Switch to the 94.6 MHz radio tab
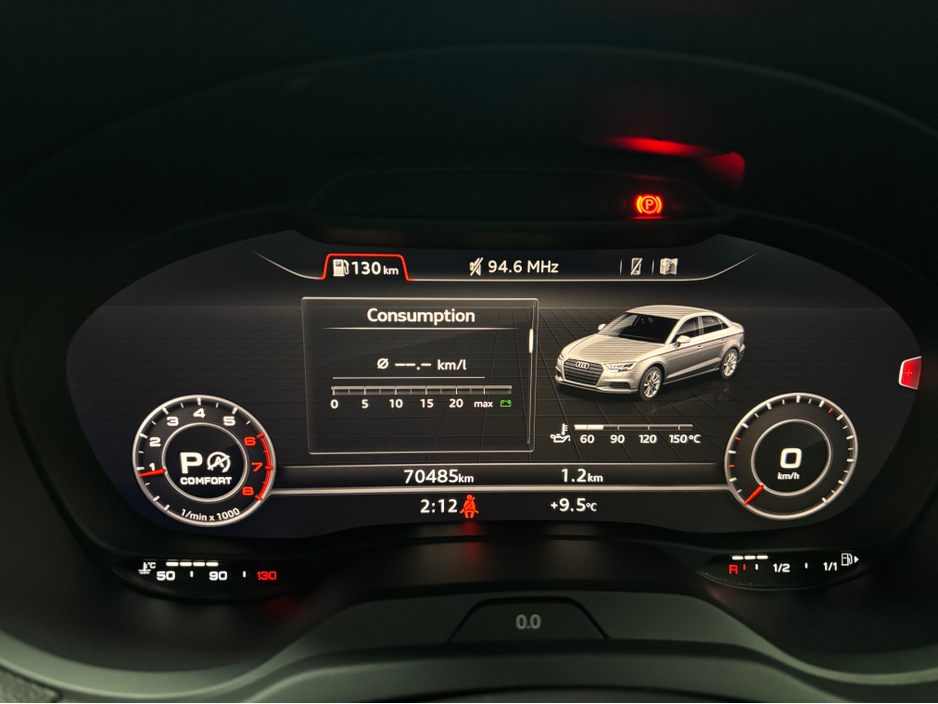The height and width of the screenshot is (704, 938). (513, 267)
